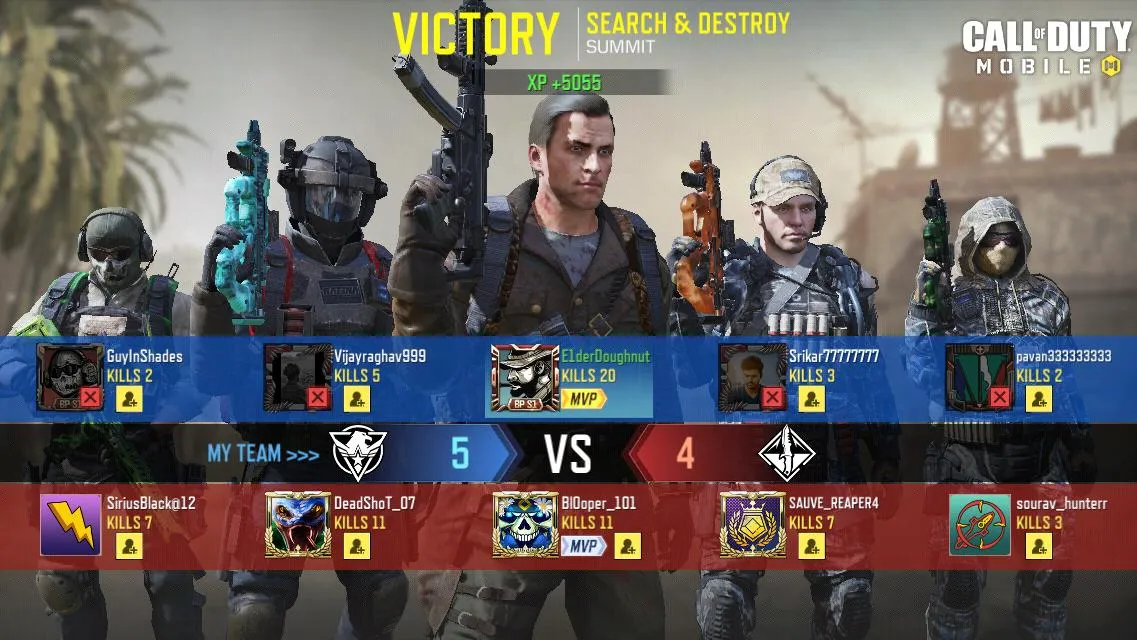Add GuyInShades as a friend
Viewport: 1137px width, 640px height.
130,399
